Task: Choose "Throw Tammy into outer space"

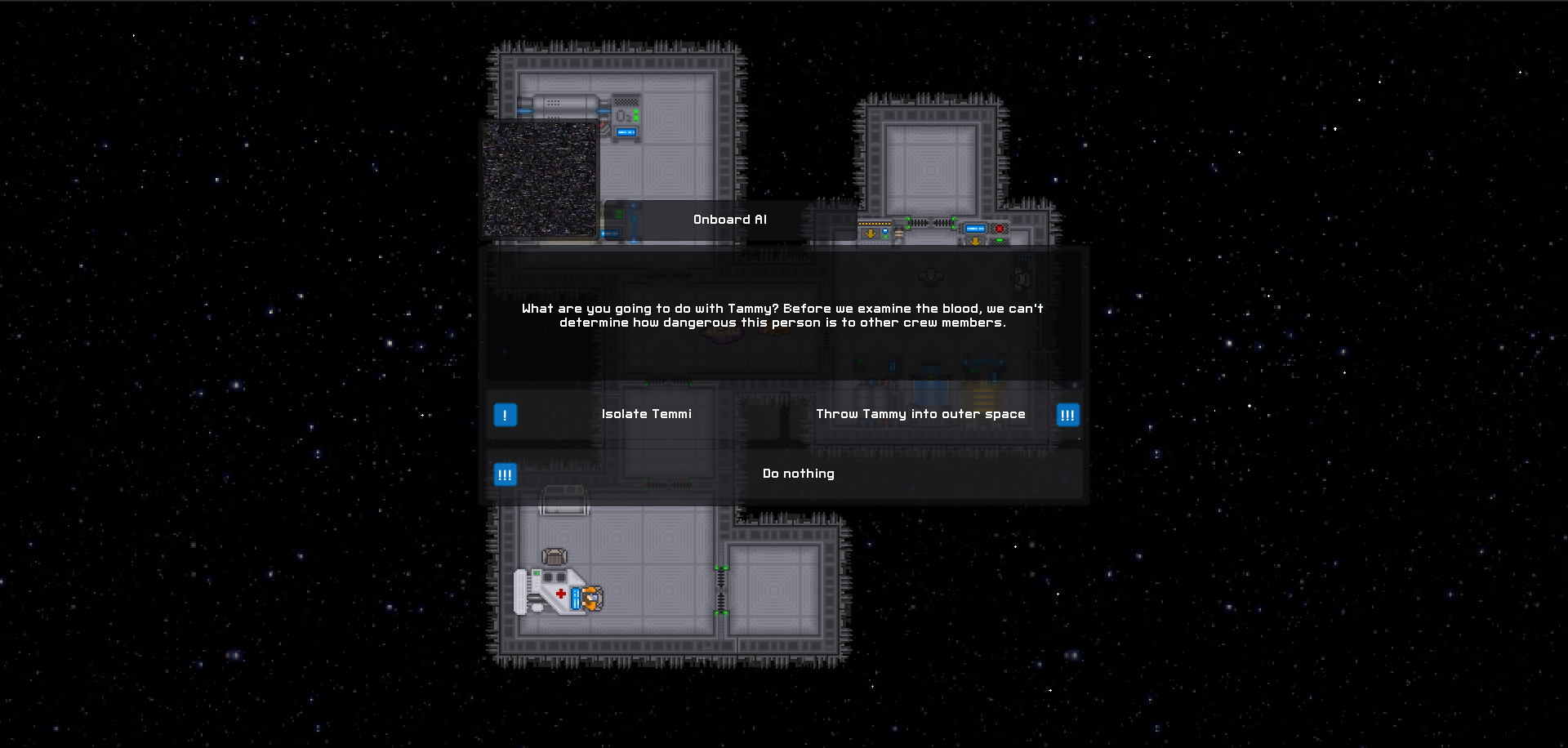Action: coord(921,414)
